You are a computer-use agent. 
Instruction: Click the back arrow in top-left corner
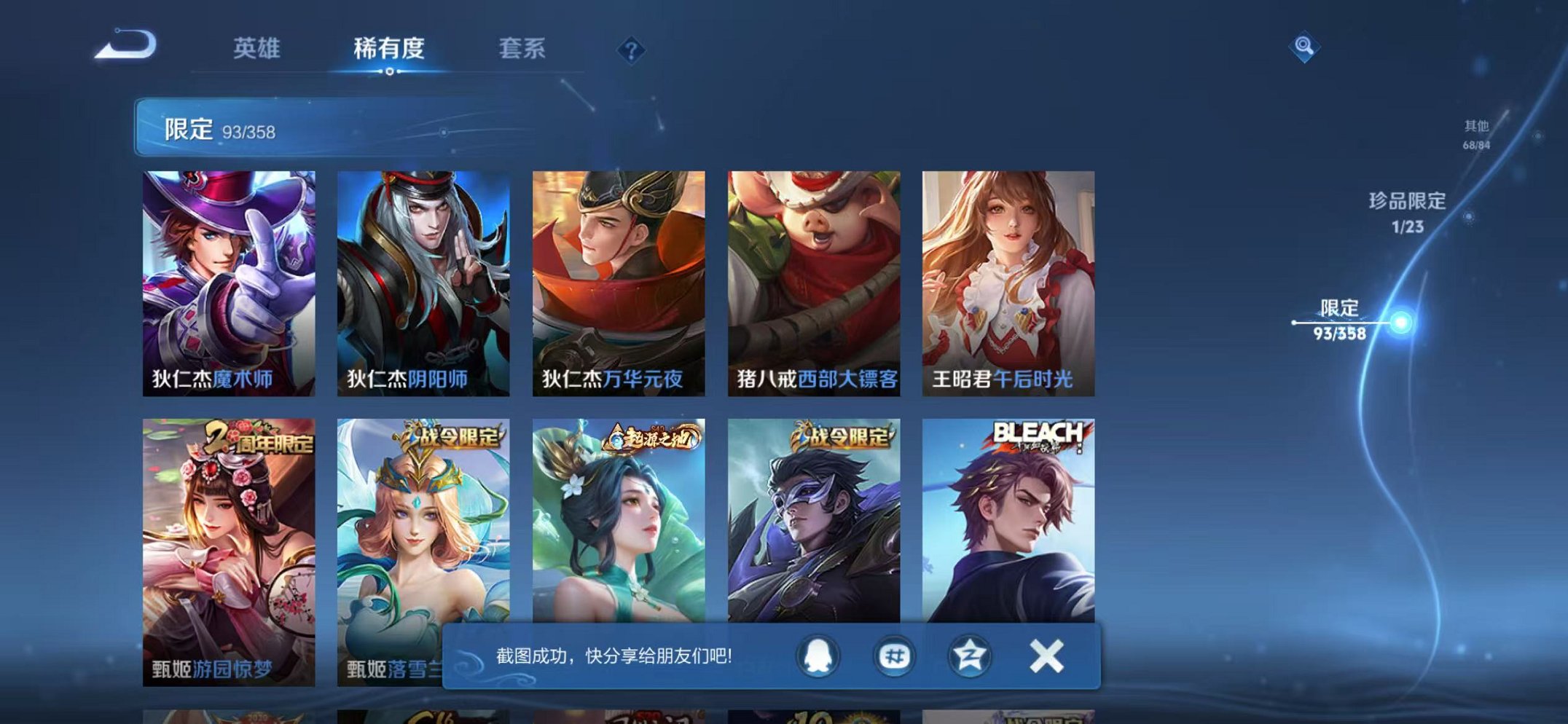click(125, 45)
